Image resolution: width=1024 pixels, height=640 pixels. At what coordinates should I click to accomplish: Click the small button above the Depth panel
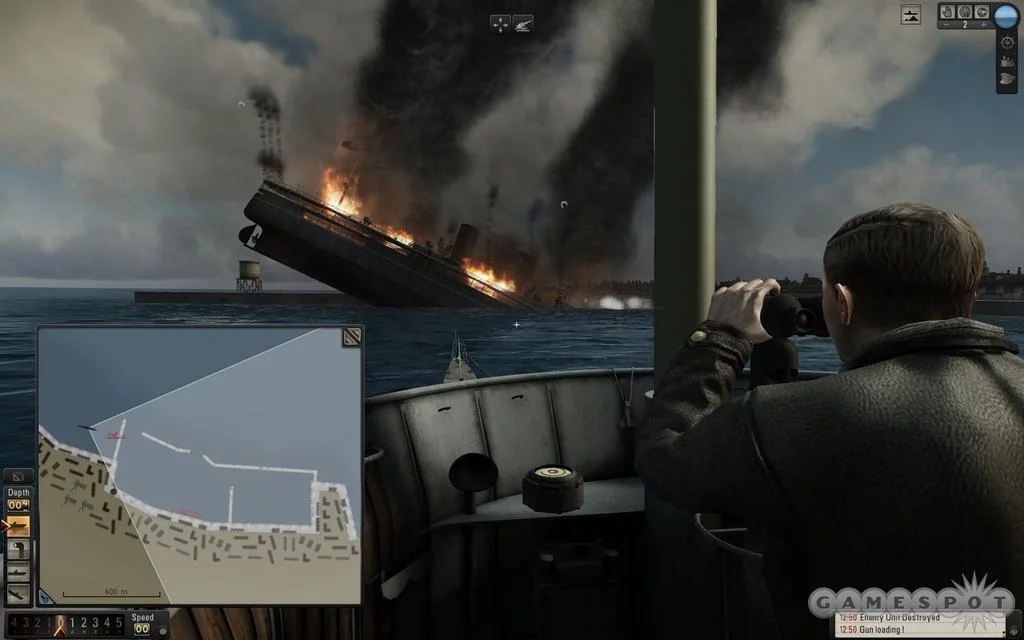(18, 476)
